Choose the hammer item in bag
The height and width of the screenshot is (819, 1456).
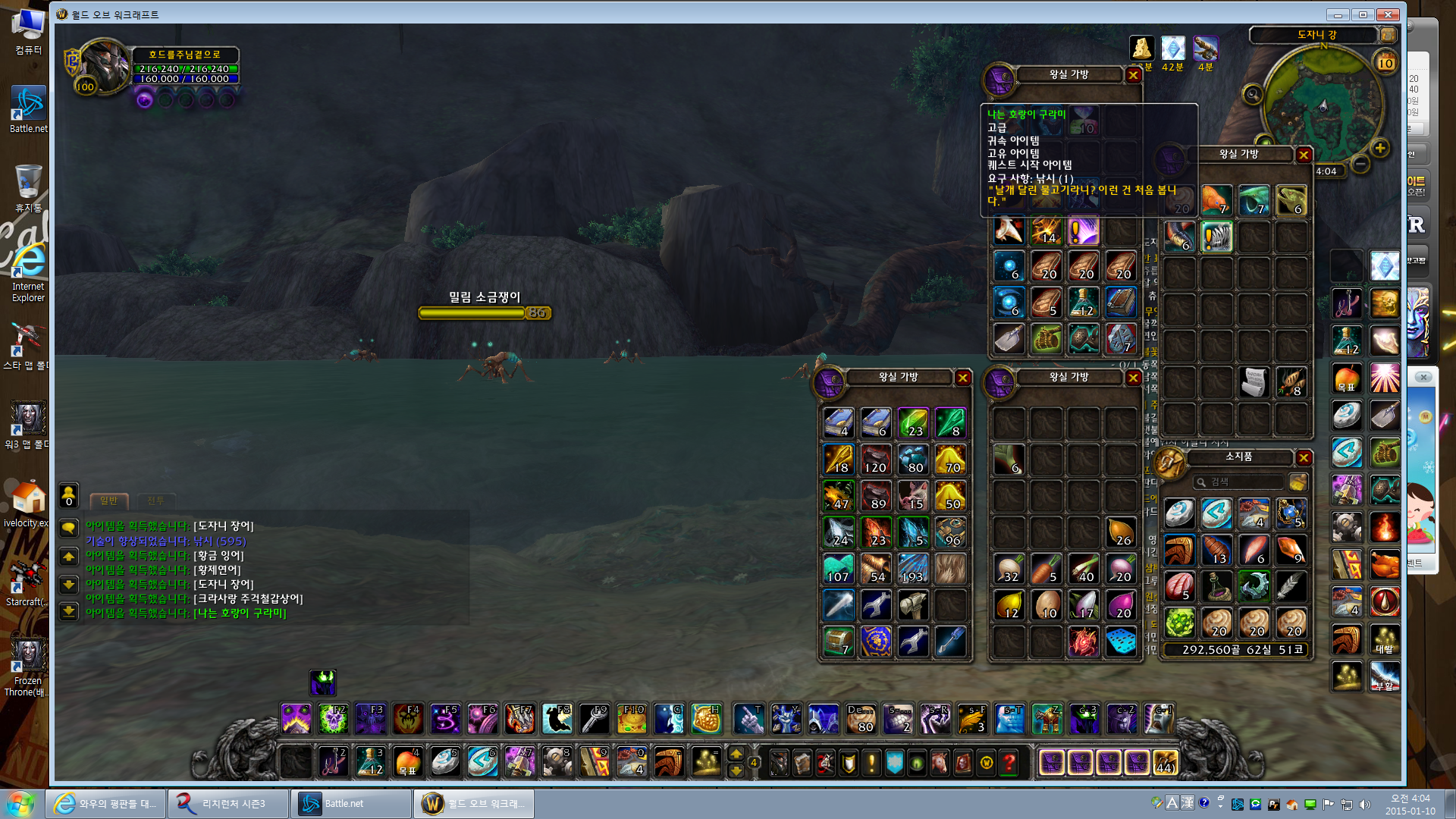(x=913, y=606)
